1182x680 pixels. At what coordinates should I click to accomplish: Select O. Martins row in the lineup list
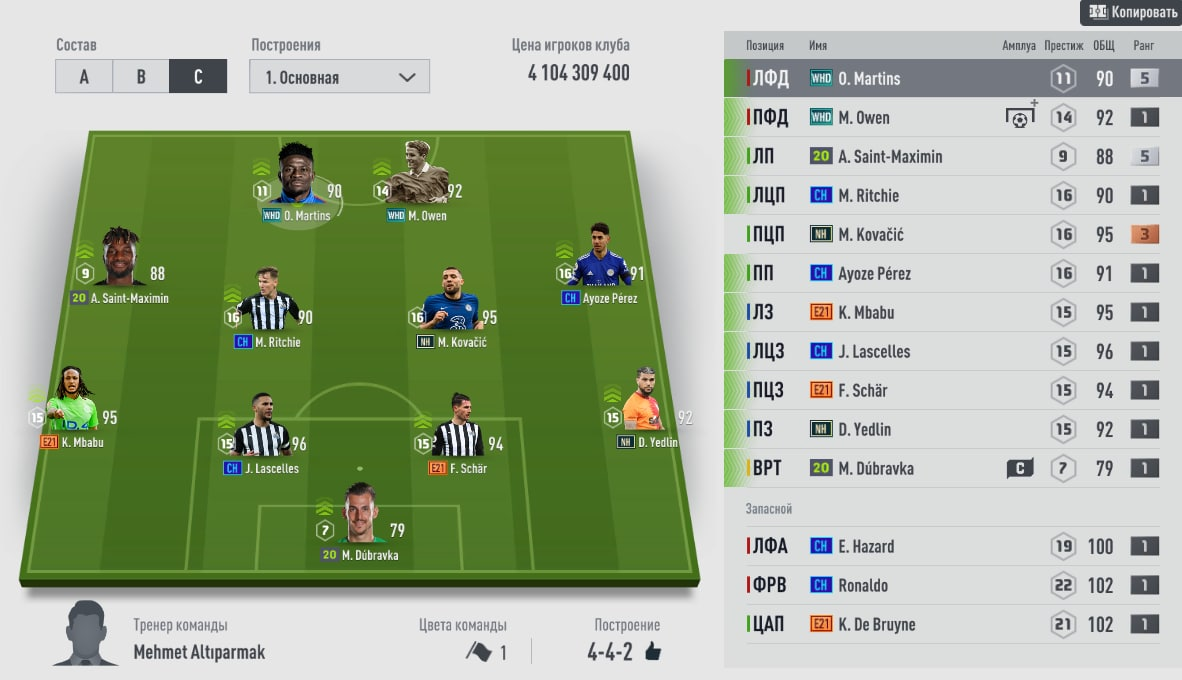(952, 78)
